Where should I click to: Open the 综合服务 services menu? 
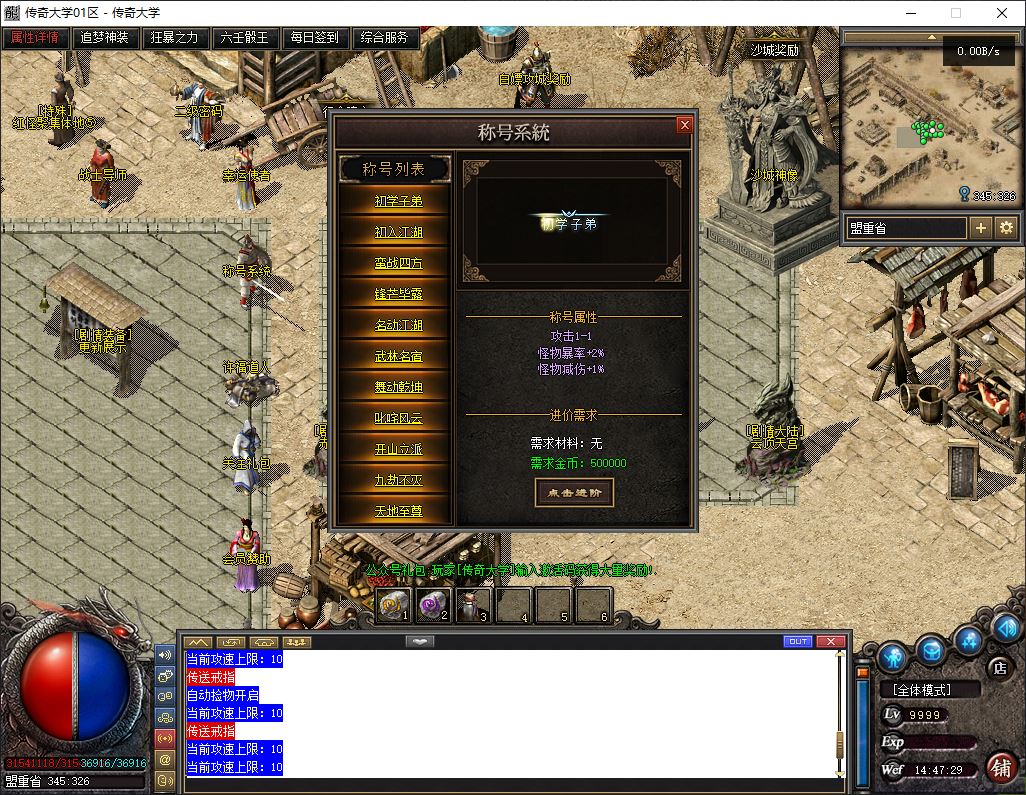click(x=385, y=38)
